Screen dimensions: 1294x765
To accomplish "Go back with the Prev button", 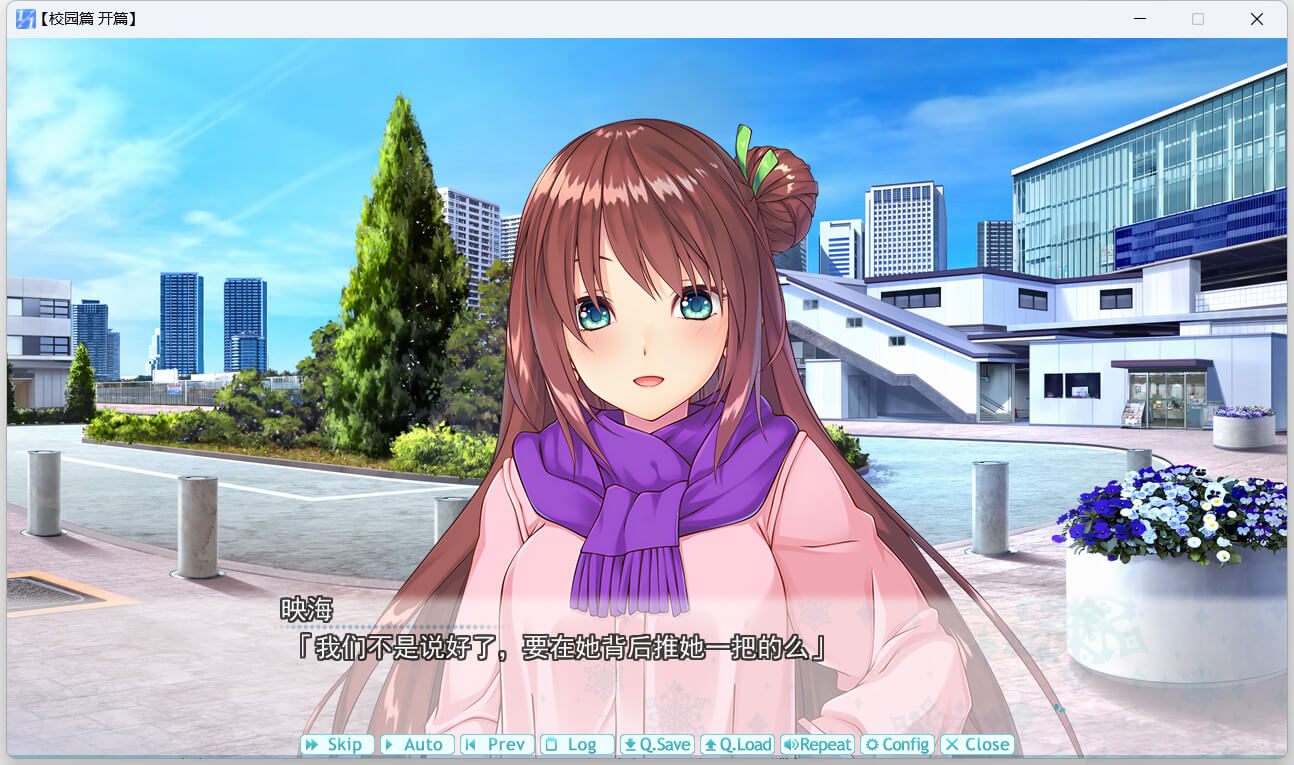I will click(497, 745).
